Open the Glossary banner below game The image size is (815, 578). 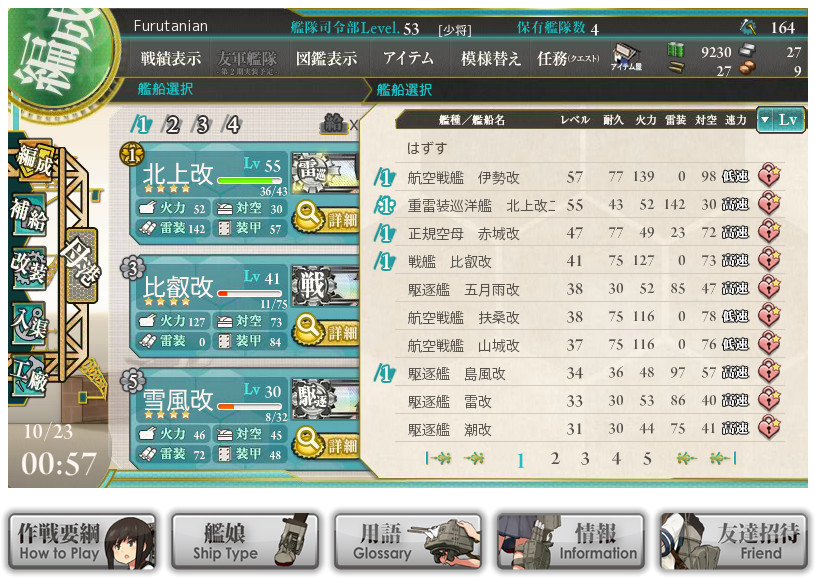pyautogui.click(x=407, y=542)
